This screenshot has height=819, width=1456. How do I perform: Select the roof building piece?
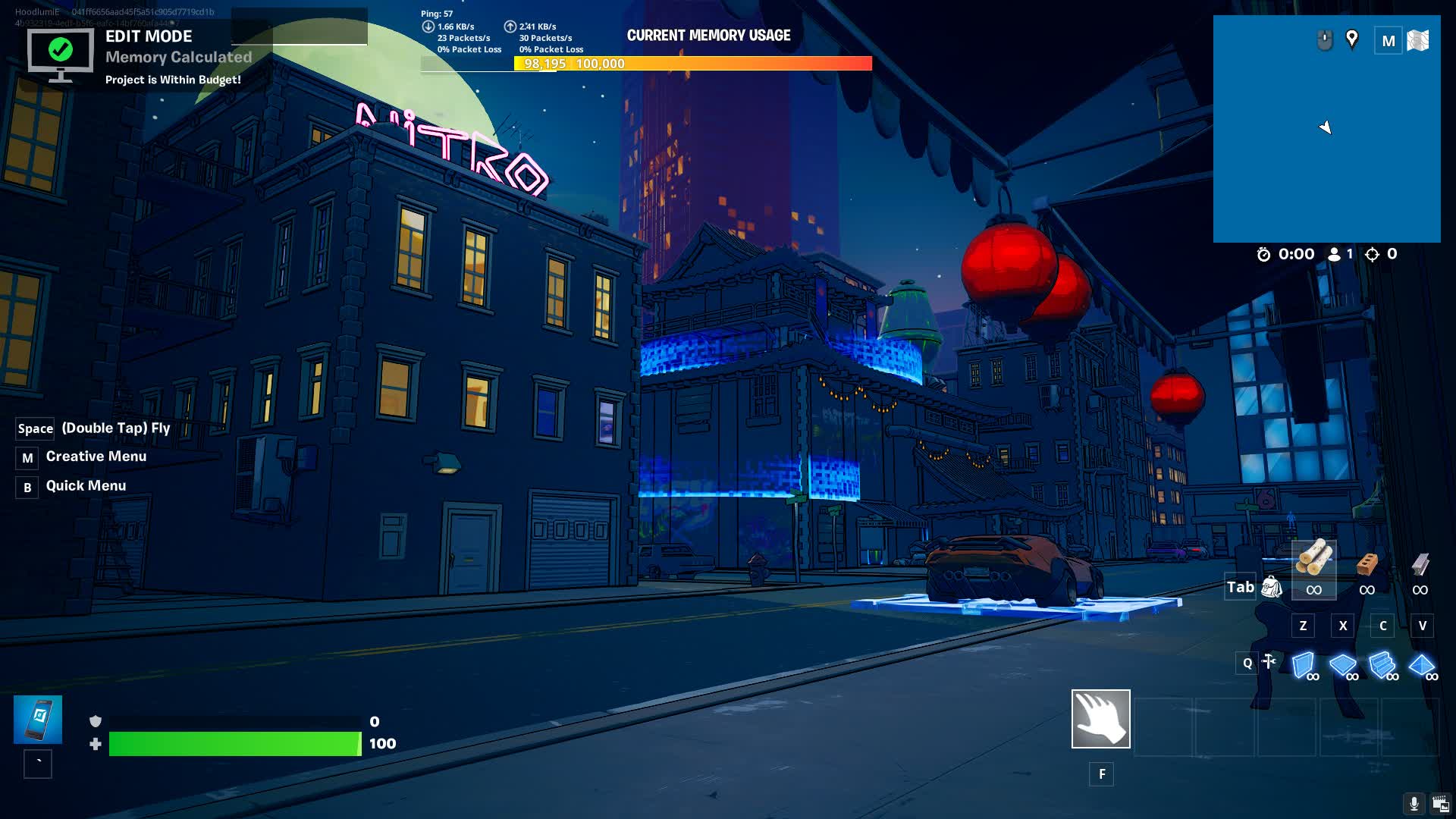[1422, 665]
